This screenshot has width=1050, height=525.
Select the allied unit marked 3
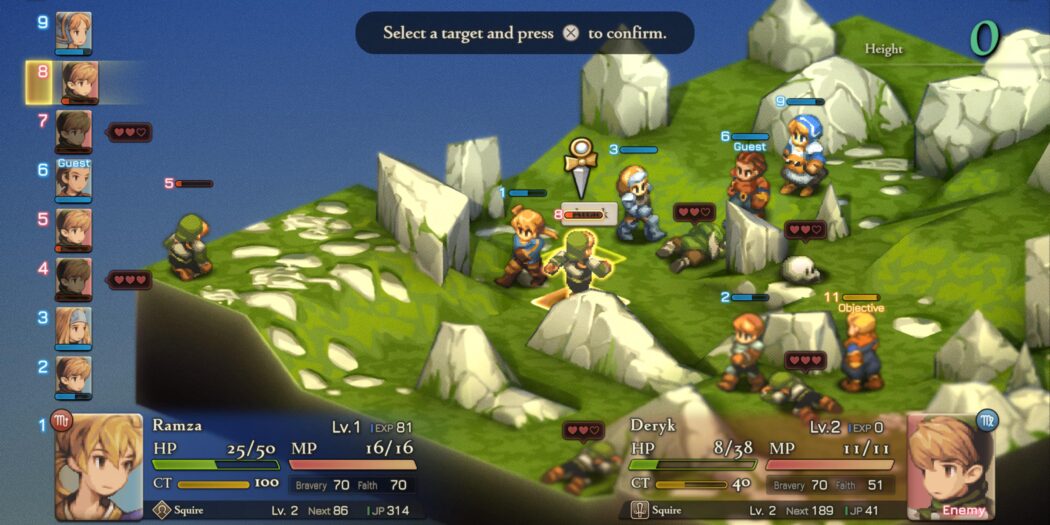(x=636, y=203)
